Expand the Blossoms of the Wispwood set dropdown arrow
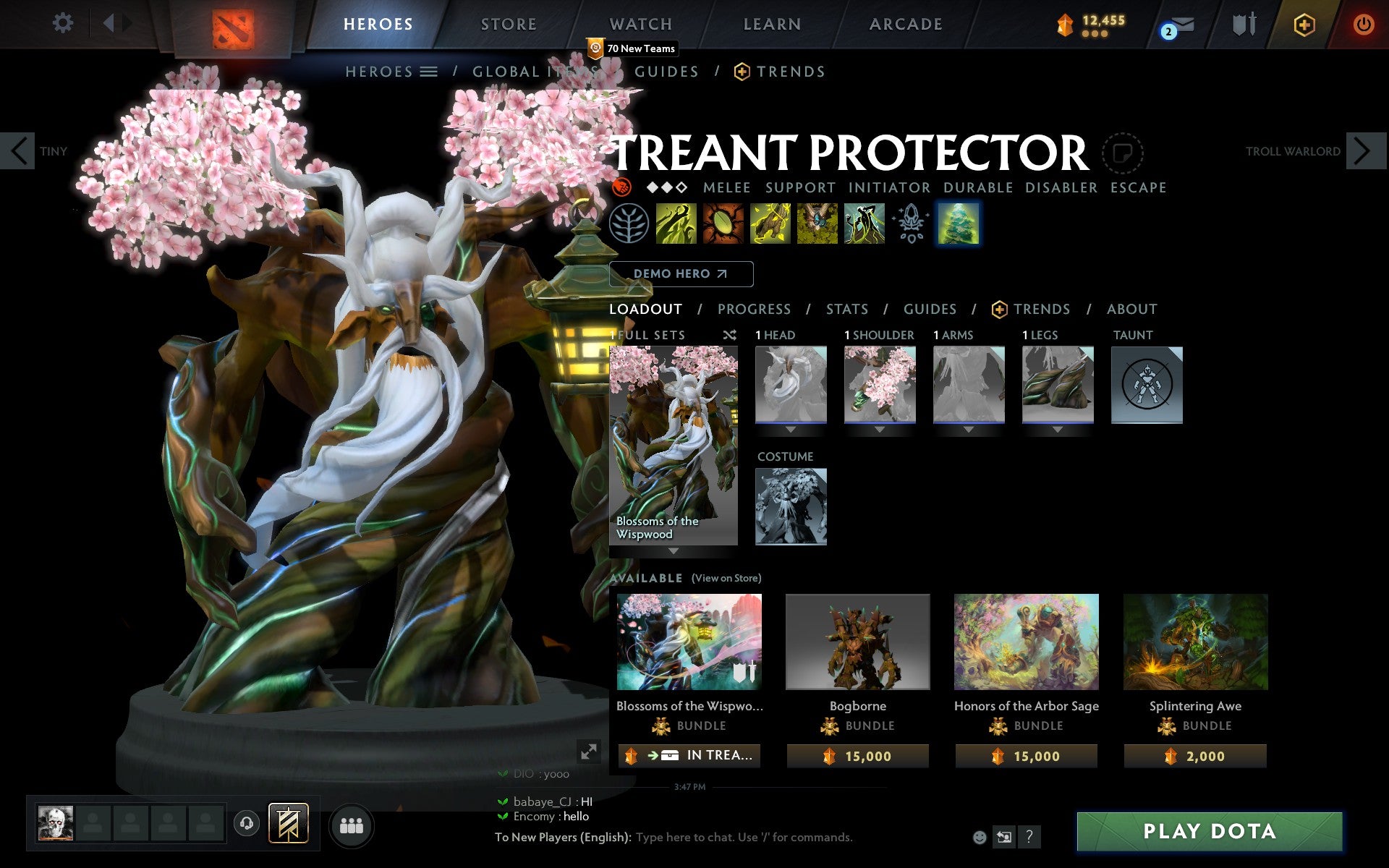This screenshot has width=1389, height=868. coord(674,552)
